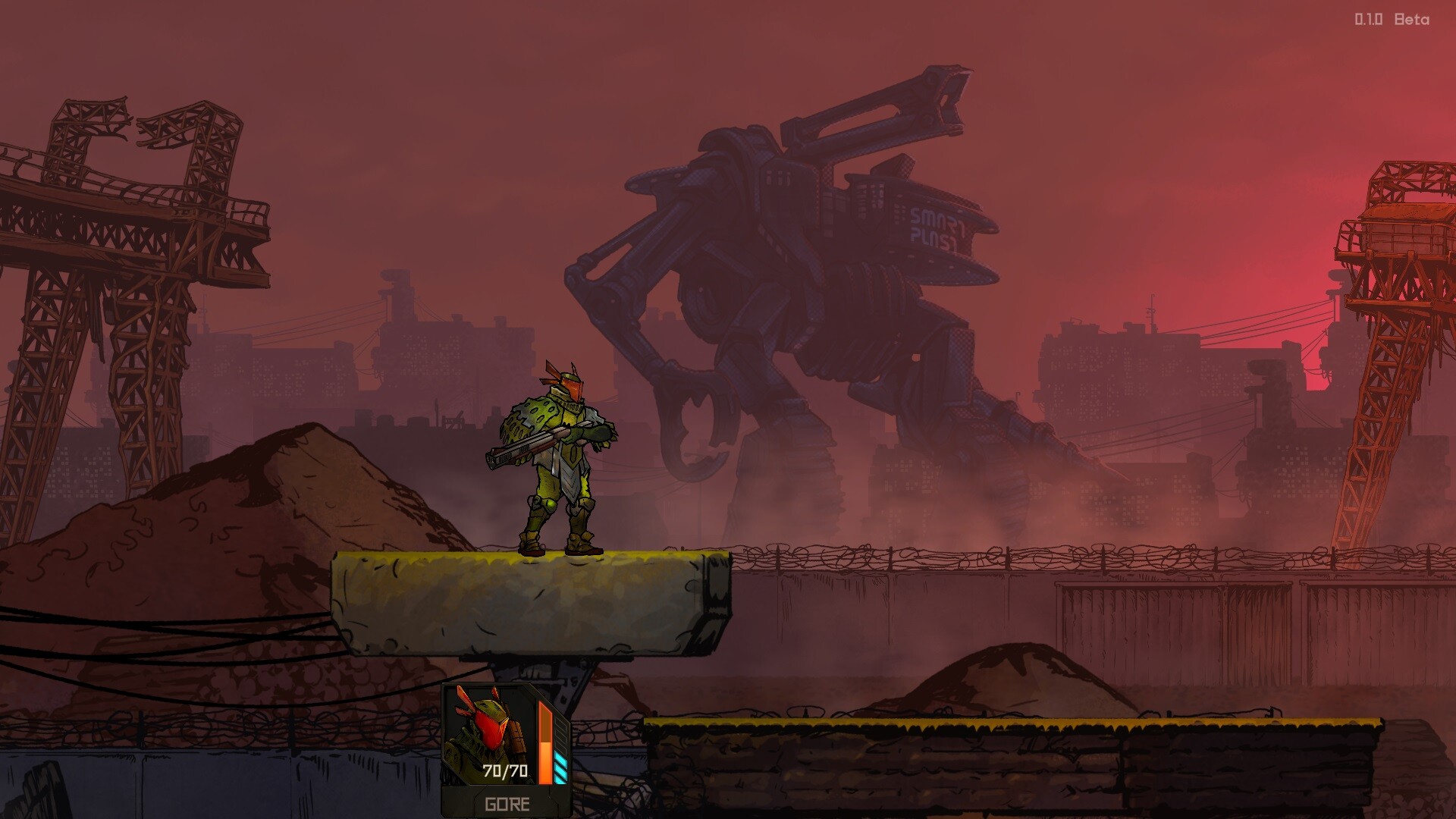
Task: Click the GORE name tab under the portrait
Action: (507, 805)
